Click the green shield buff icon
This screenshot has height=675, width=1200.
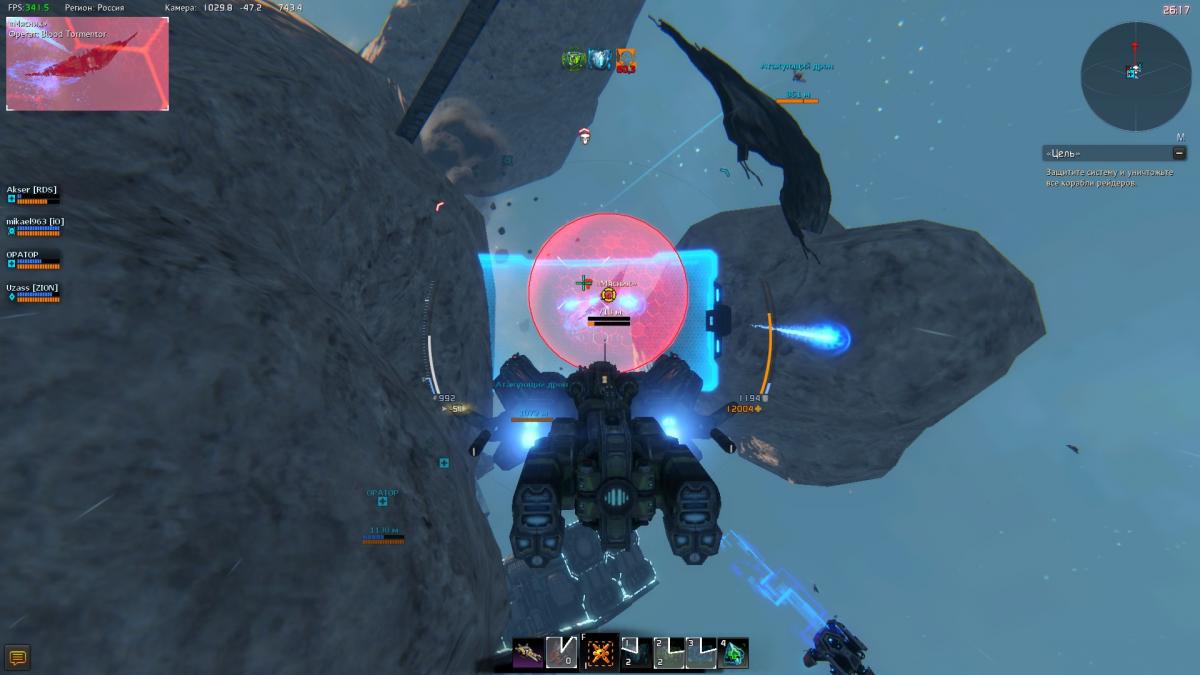573,60
